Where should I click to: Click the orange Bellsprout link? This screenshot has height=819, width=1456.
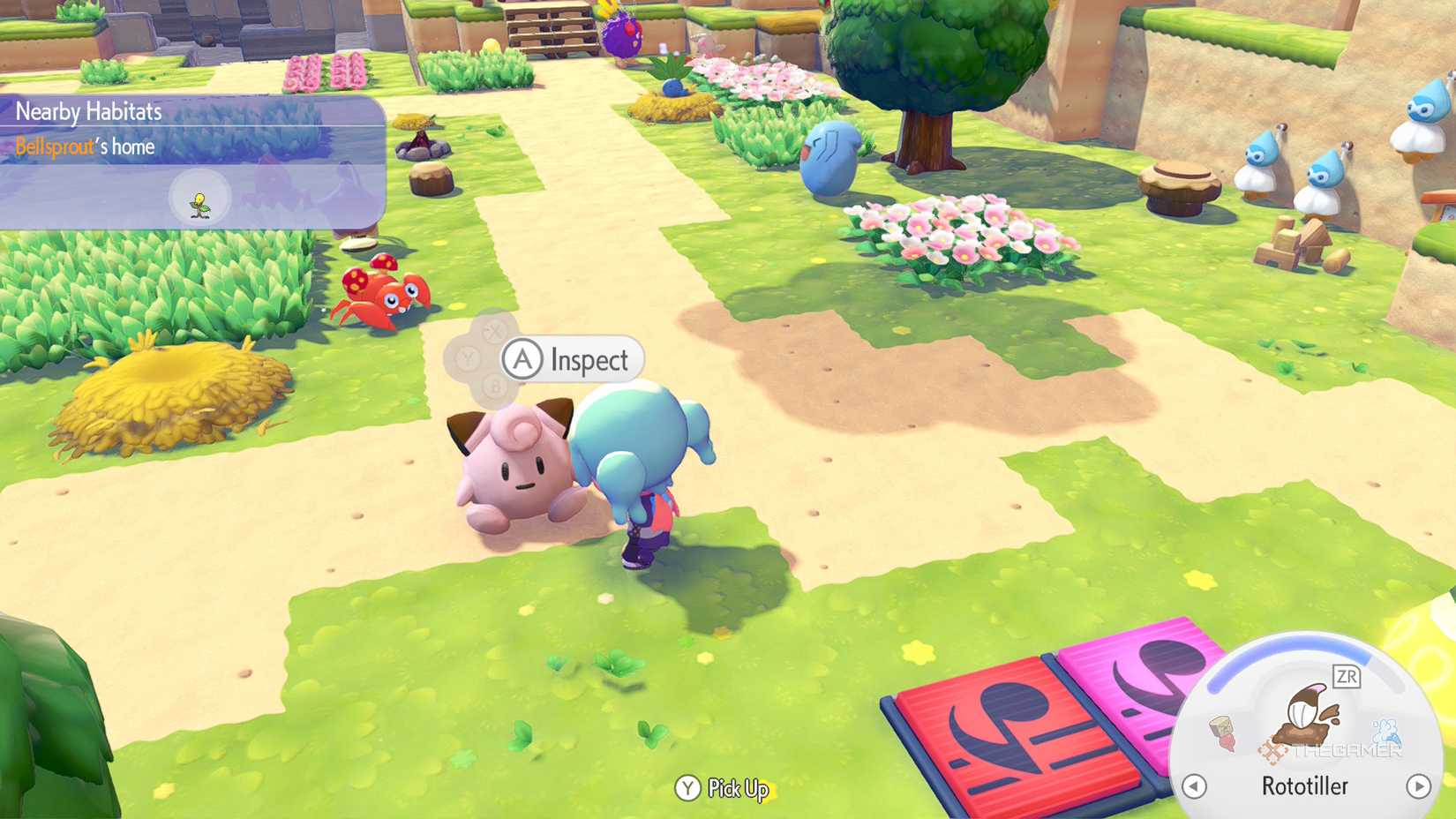point(55,147)
